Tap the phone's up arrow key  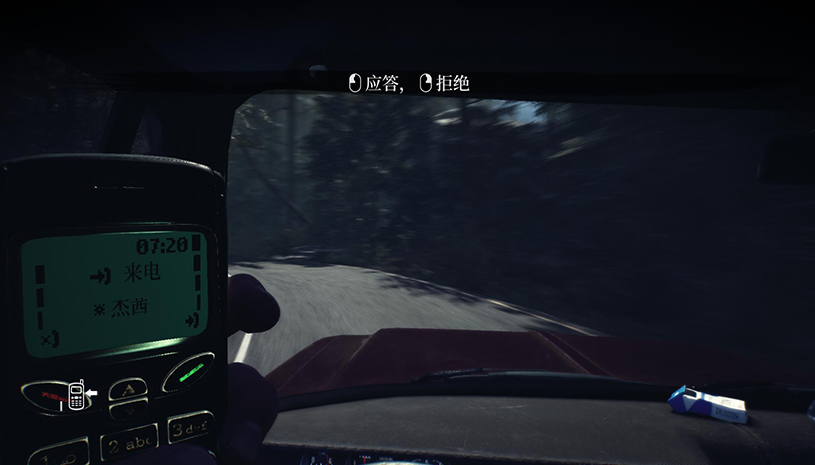pyautogui.click(x=127, y=389)
